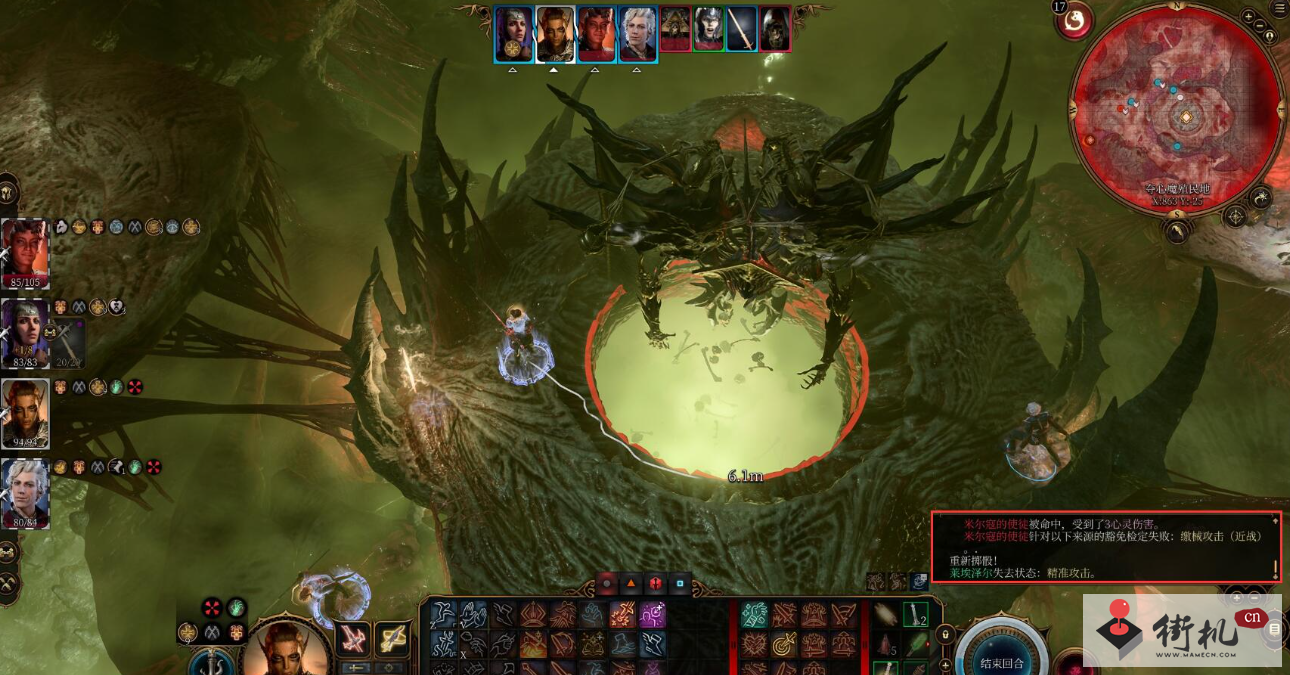Viewport: 1290px width, 675px height.
Task: Select the horned character portrait with 94/94 HP
Action: coord(25,412)
